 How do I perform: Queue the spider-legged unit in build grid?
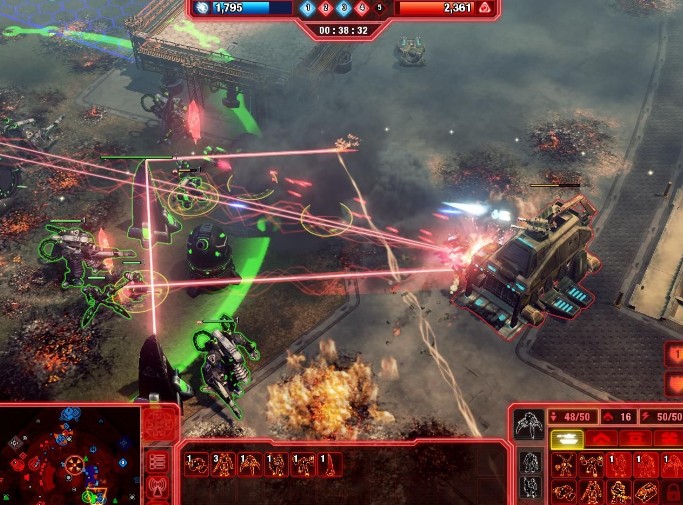pyautogui.click(x=564, y=465)
